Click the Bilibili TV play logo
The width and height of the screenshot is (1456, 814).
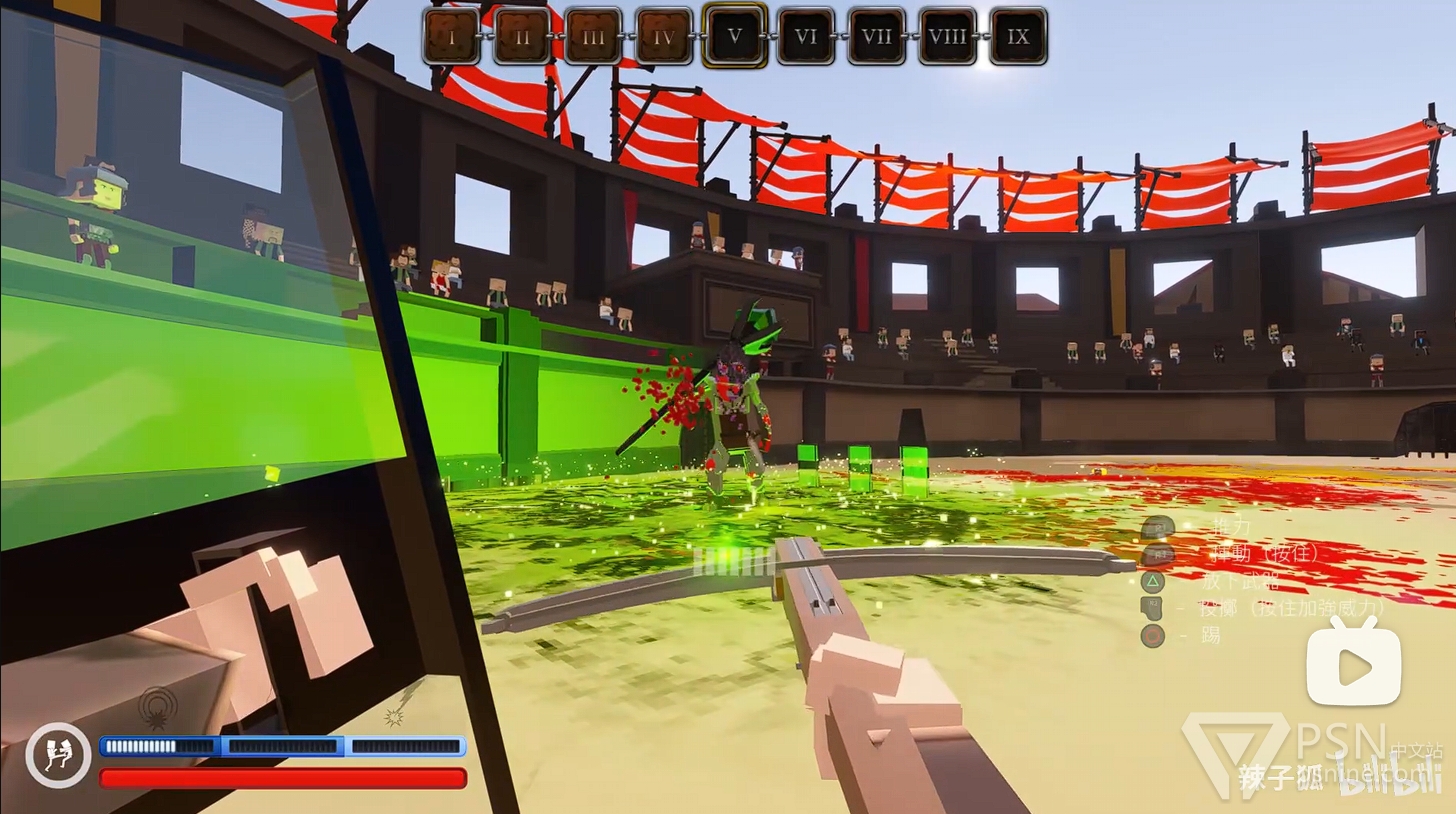pos(1355,662)
